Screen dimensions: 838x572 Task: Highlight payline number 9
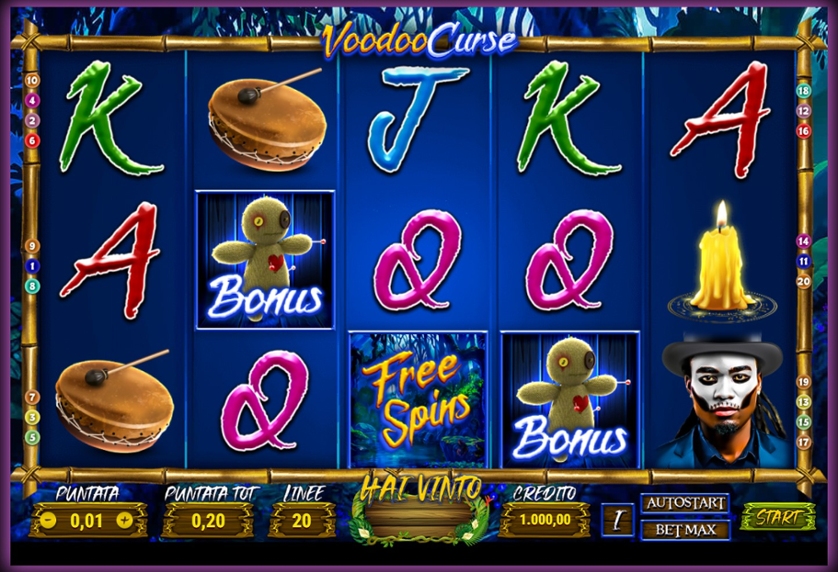click(32, 246)
